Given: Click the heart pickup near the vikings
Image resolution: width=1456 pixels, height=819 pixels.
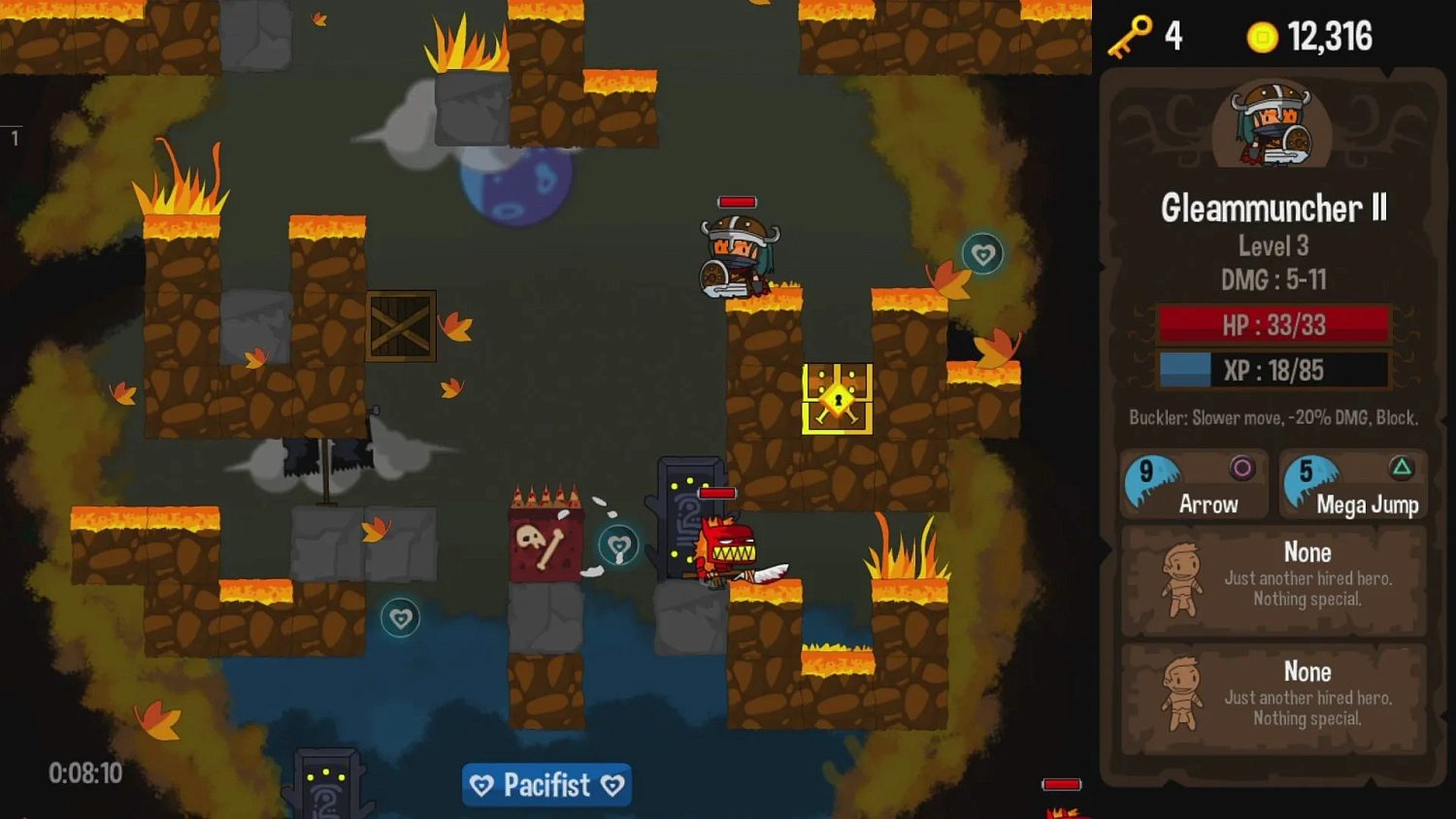Looking at the screenshot, I should 983,254.
